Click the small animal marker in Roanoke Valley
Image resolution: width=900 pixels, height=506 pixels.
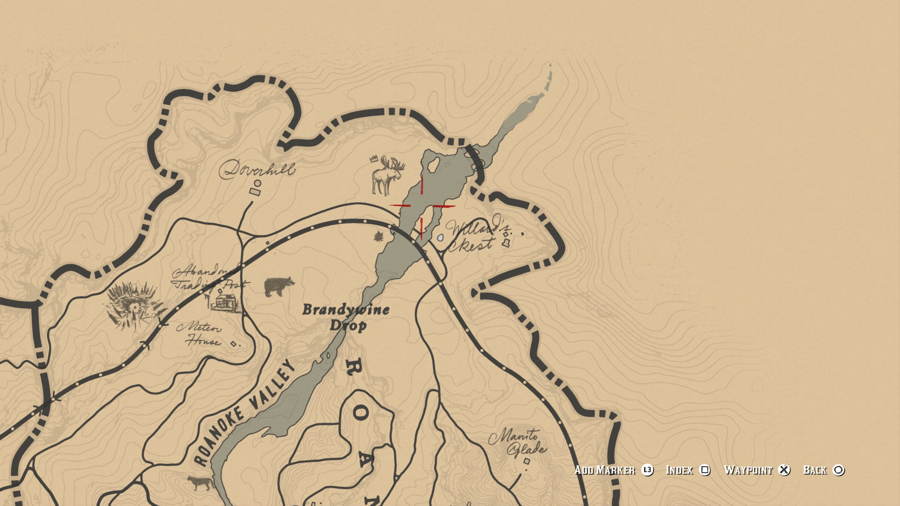[x=200, y=482]
